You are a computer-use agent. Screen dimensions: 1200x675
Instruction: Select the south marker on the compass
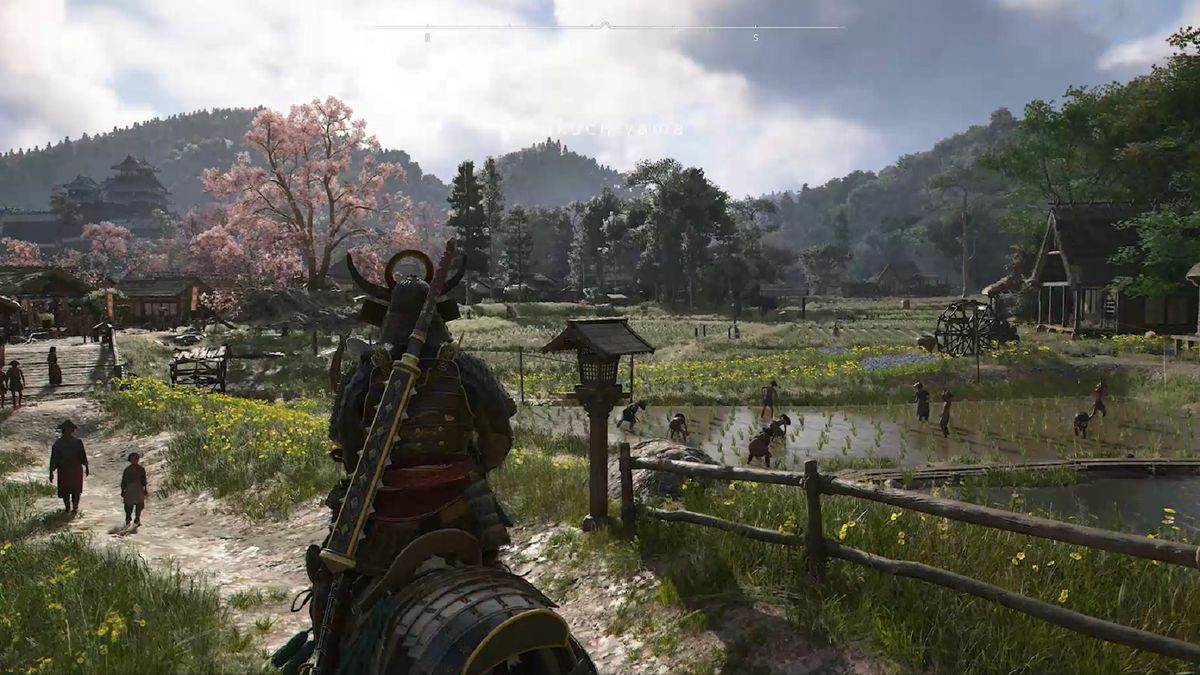[756, 38]
